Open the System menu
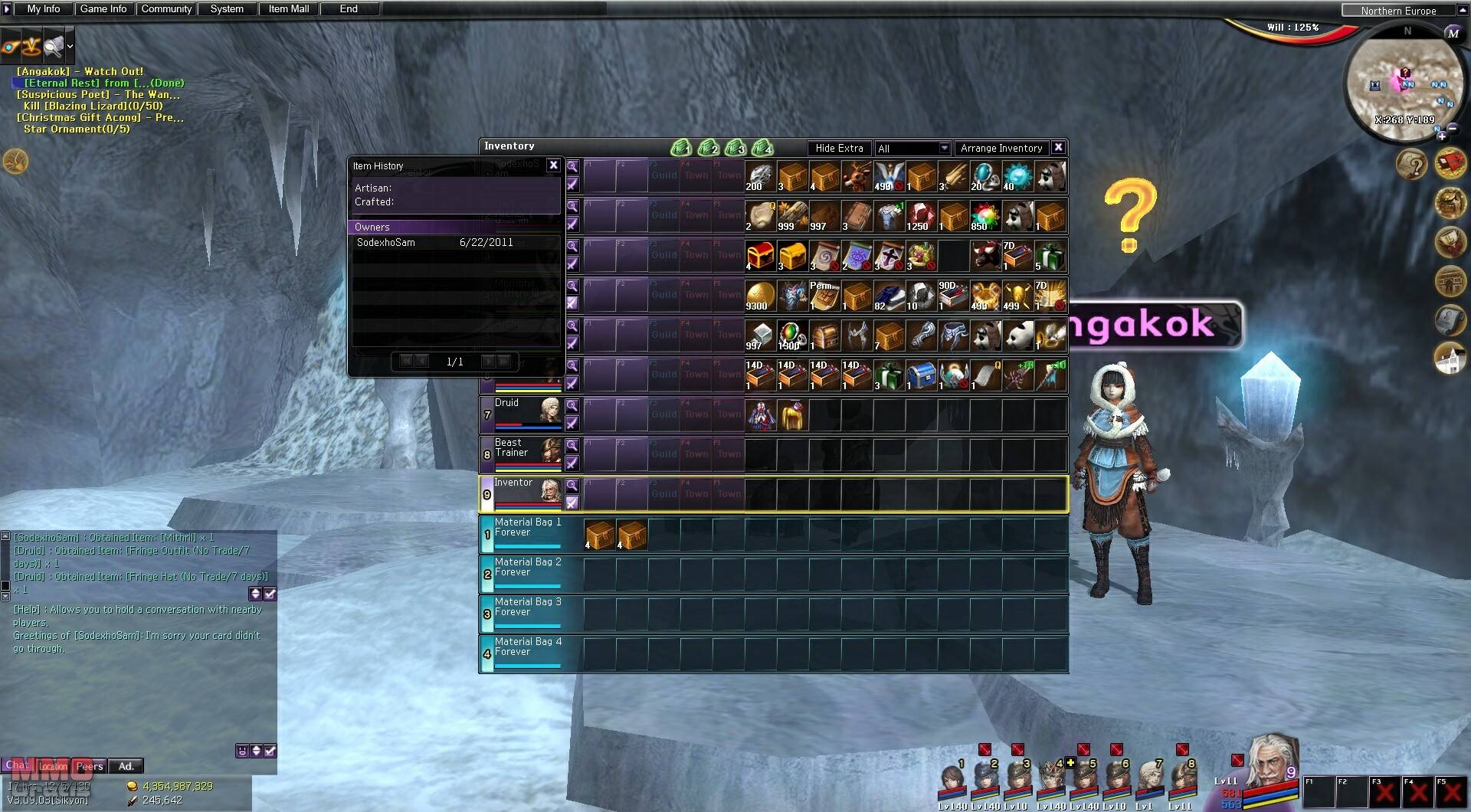 pyautogui.click(x=227, y=9)
